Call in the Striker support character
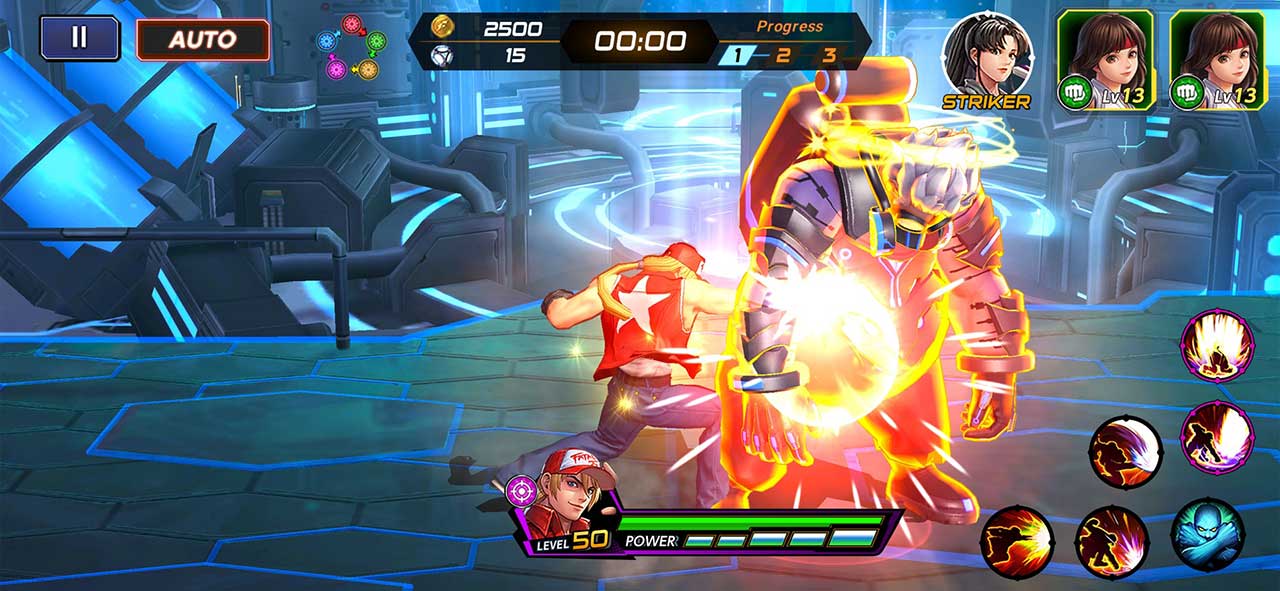 pos(987,58)
